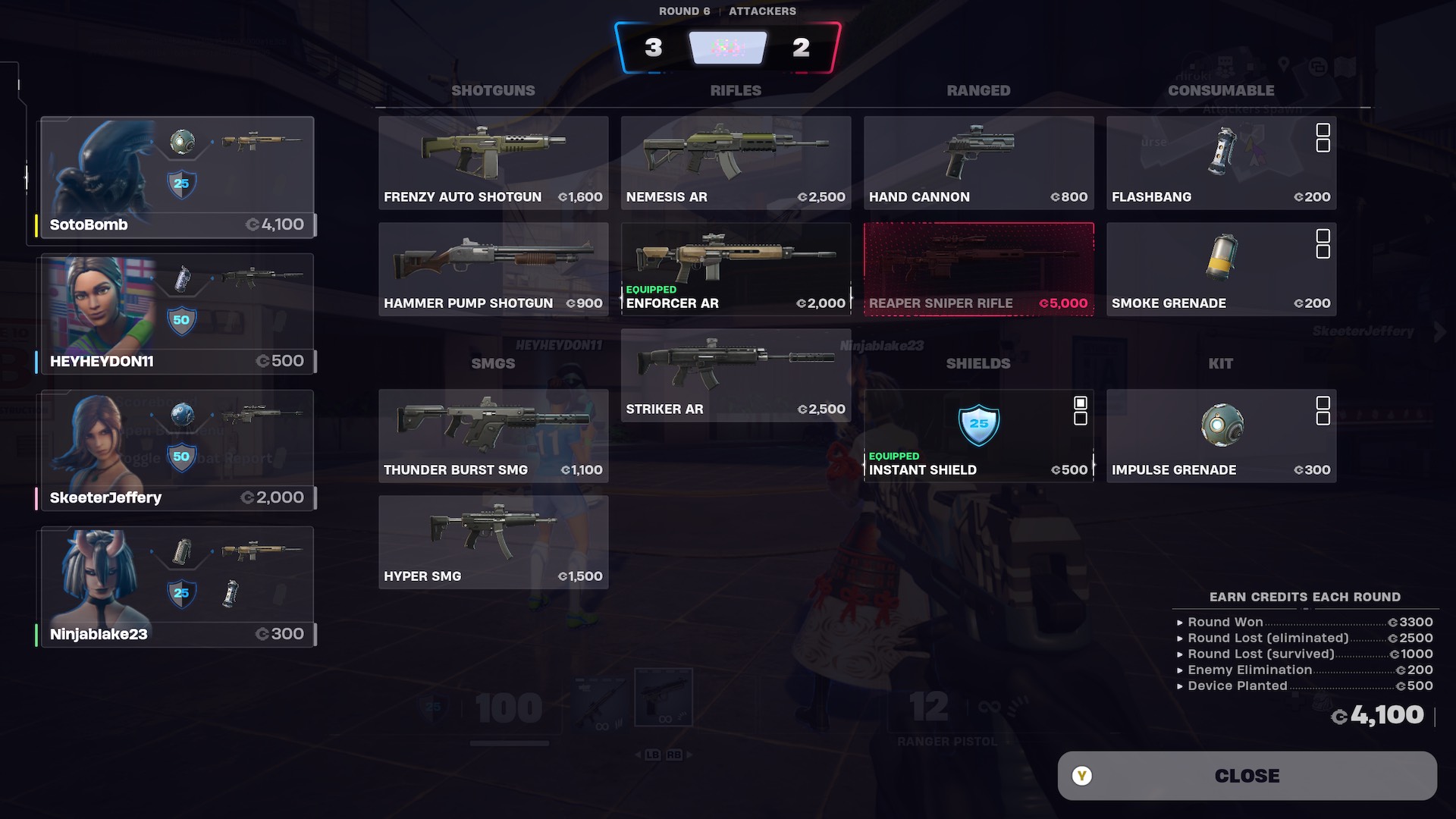Toggle the Smoke Grenade quantity selector
The image size is (1456, 819).
1325,244
